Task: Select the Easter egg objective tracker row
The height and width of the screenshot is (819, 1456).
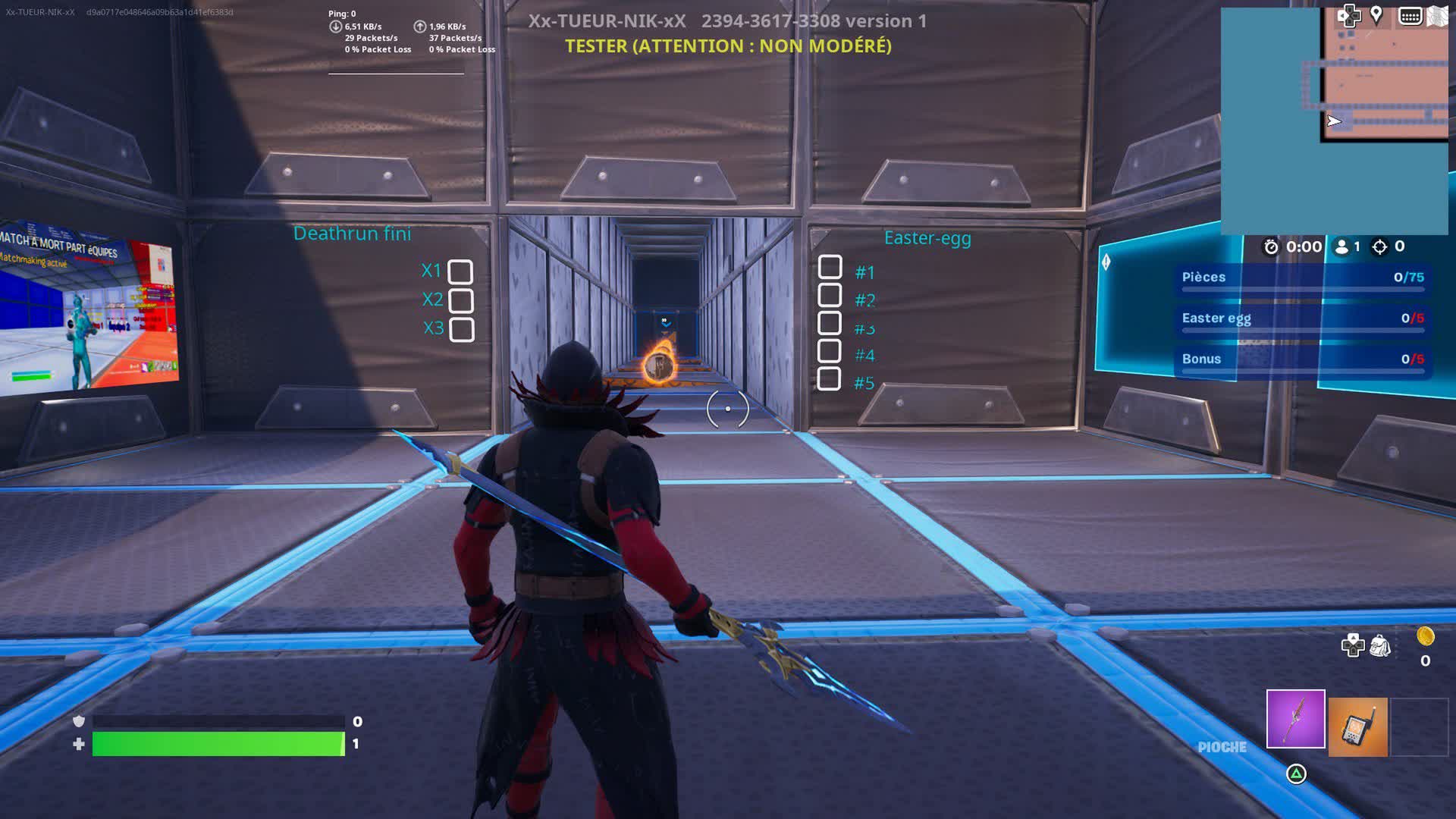Action: pos(1302,318)
